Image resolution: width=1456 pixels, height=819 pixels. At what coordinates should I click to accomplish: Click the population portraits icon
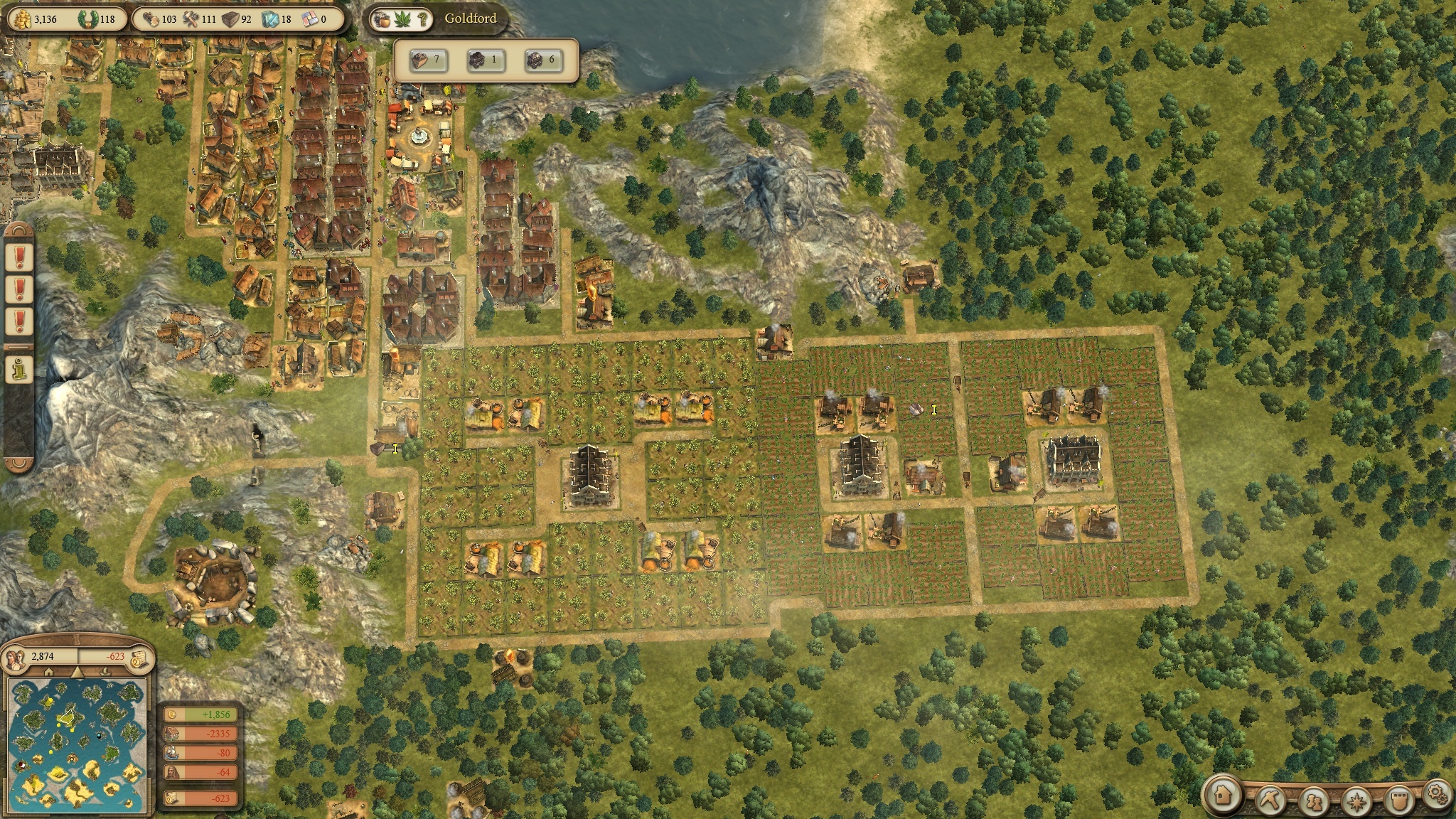[15, 658]
